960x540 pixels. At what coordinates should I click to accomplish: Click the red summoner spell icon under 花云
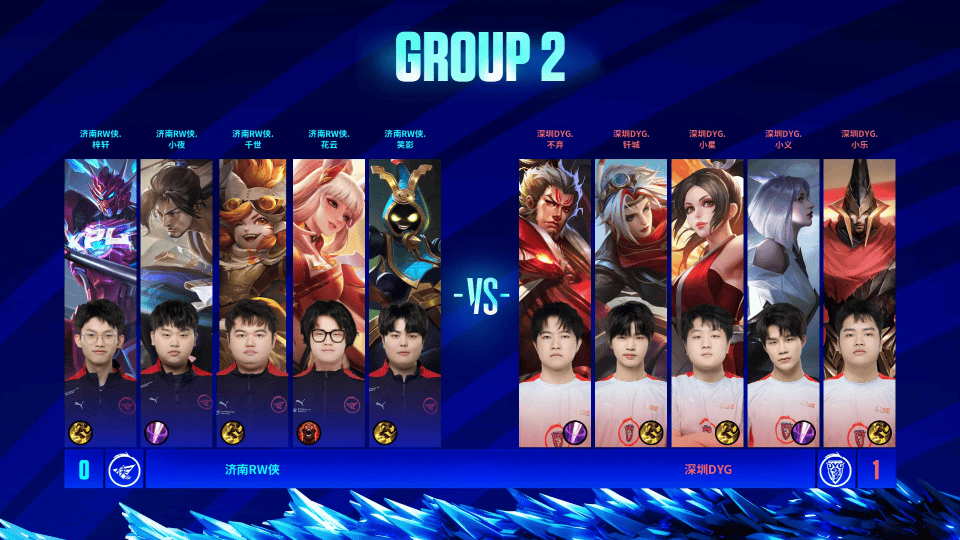pos(309,432)
